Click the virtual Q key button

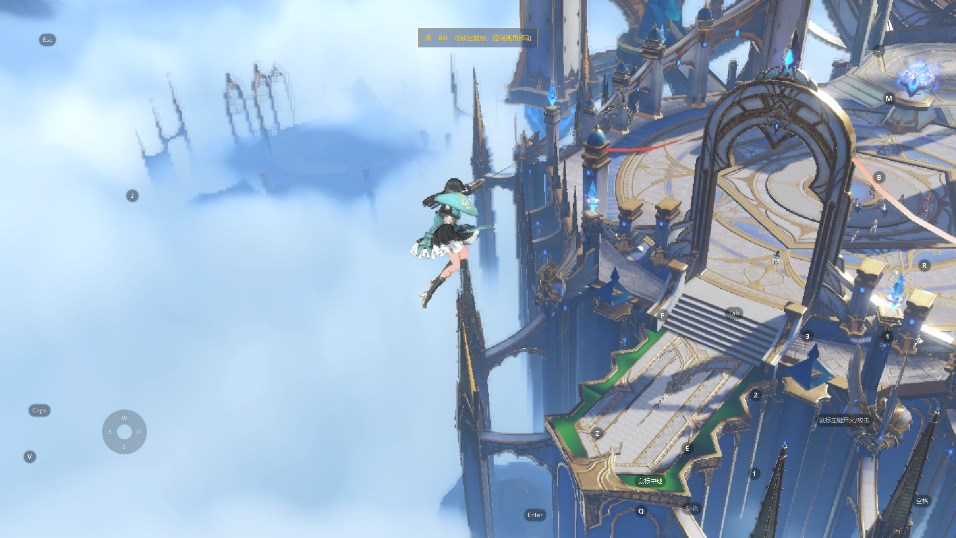click(641, 510)
